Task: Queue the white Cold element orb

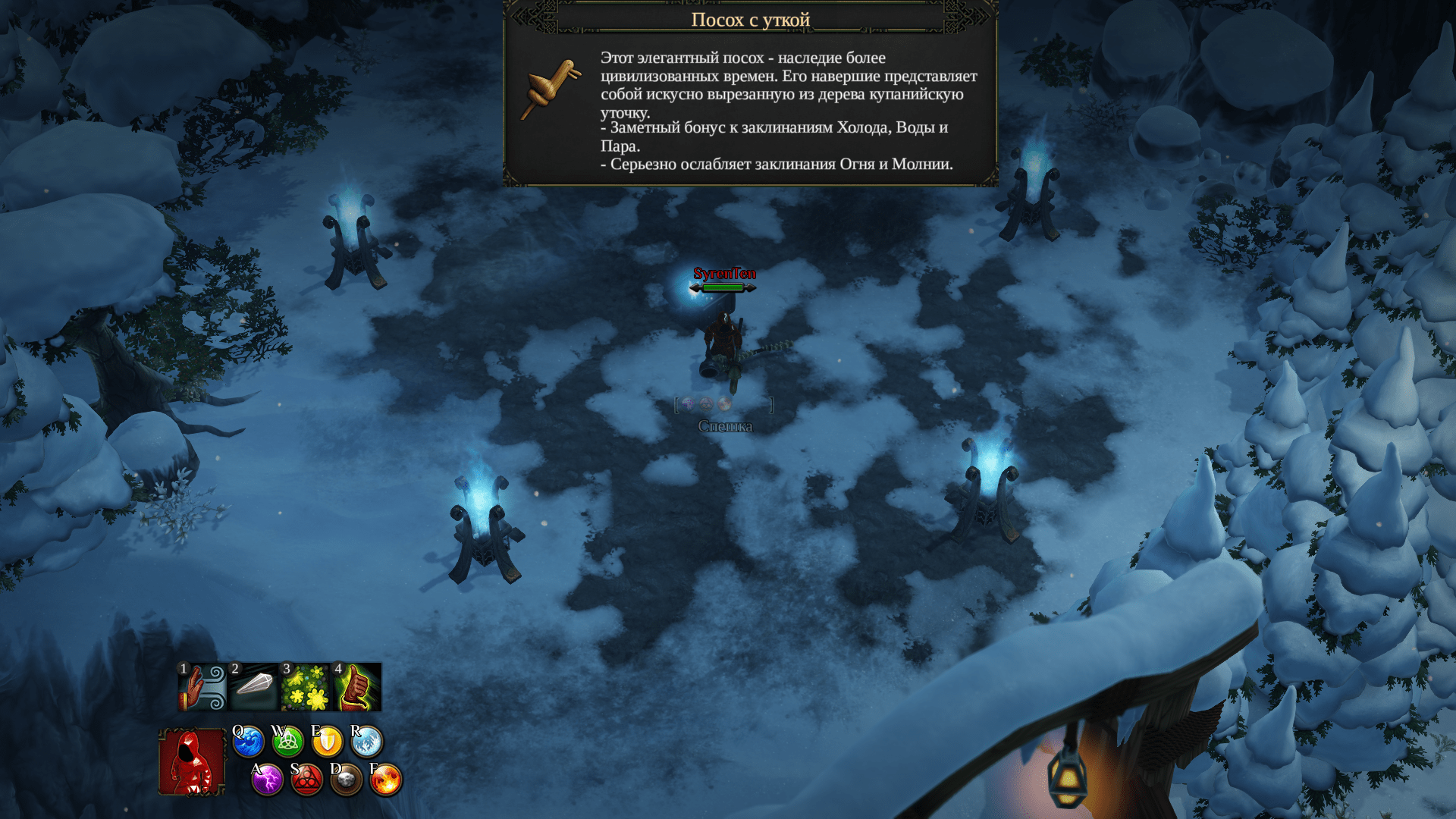Action: click(366, 742)
